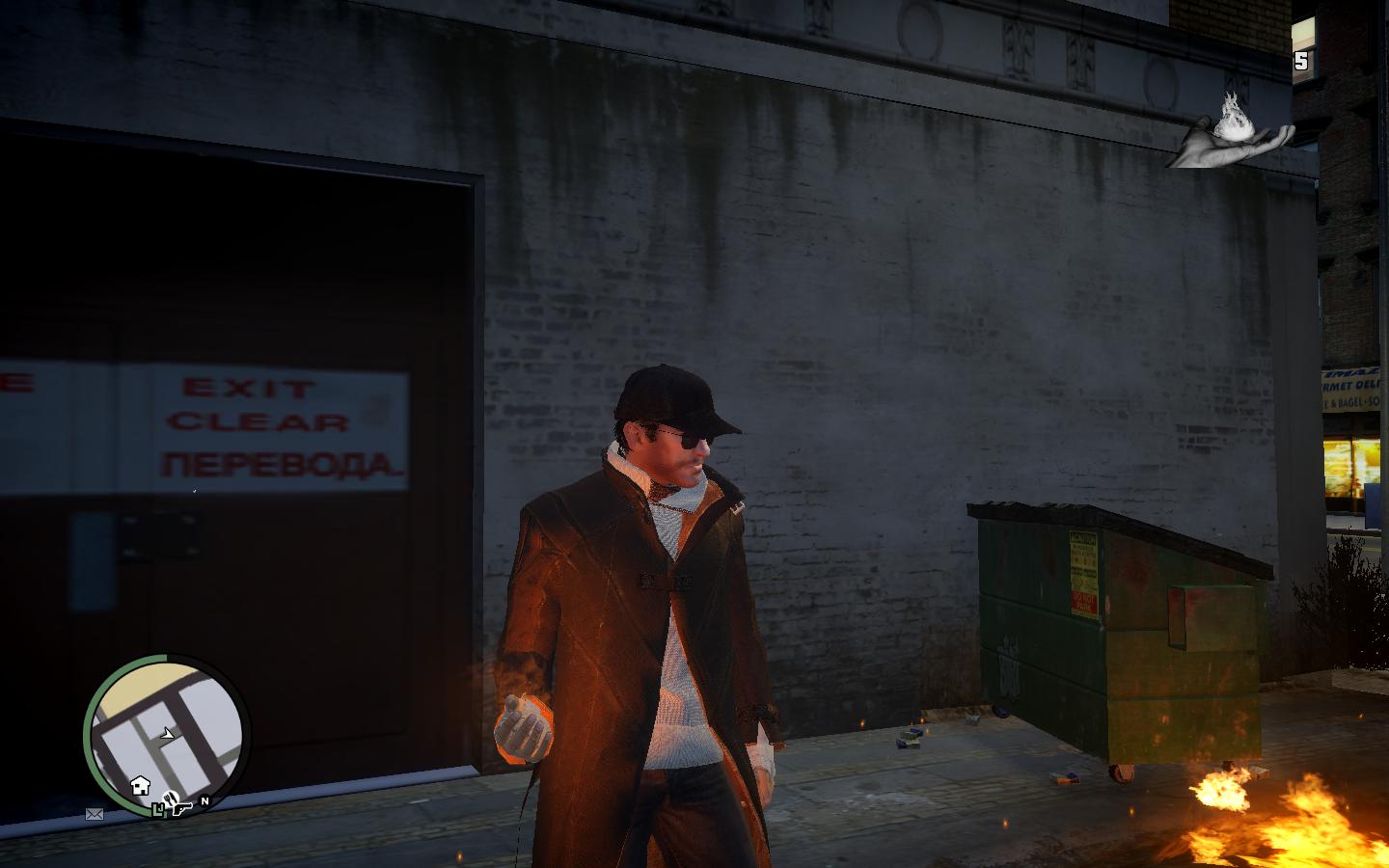Click the gun shop pistol marker

[182, 809]
